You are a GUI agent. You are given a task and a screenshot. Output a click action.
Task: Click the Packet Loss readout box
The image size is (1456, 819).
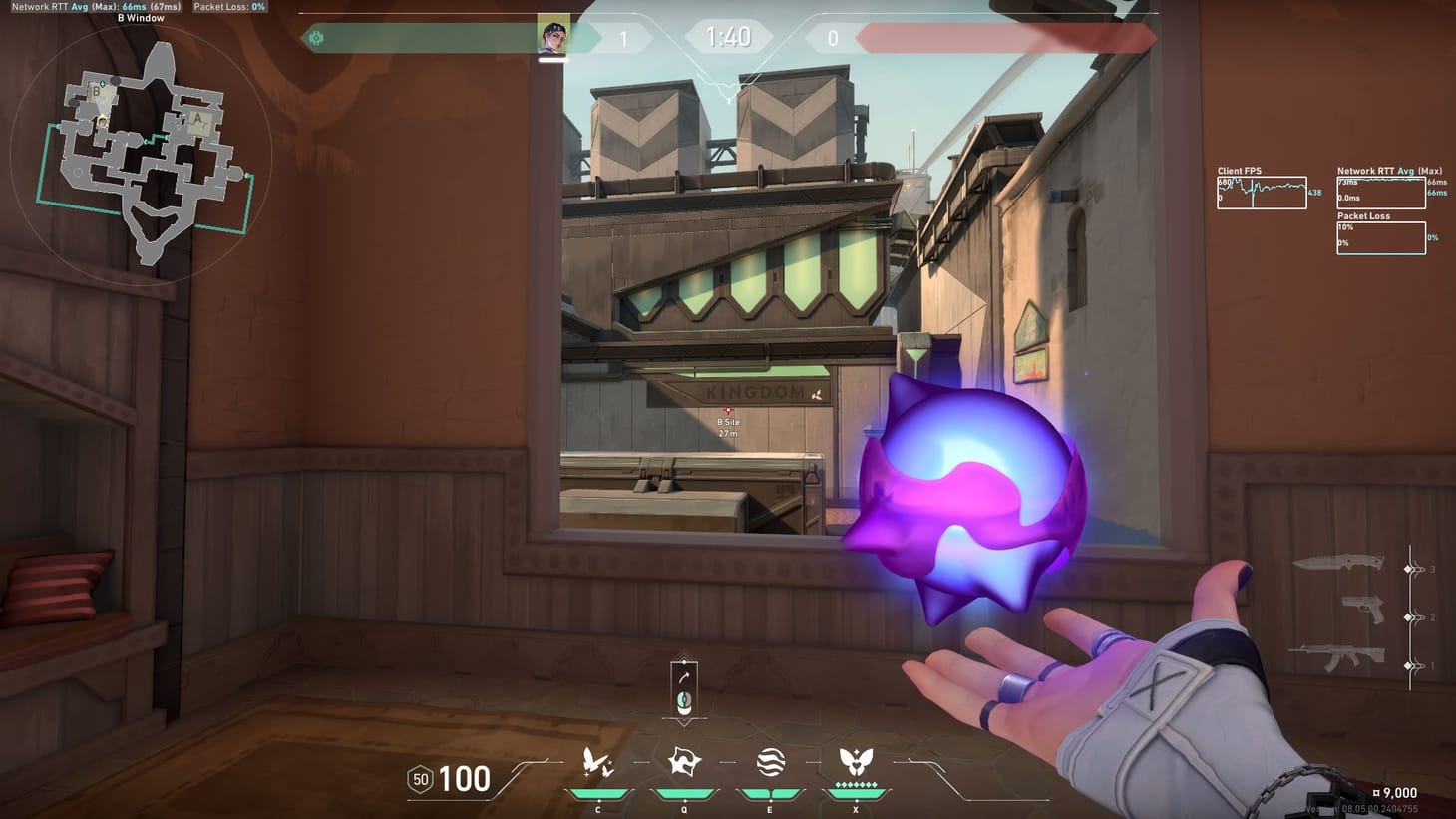click(x=1380, y=235)
